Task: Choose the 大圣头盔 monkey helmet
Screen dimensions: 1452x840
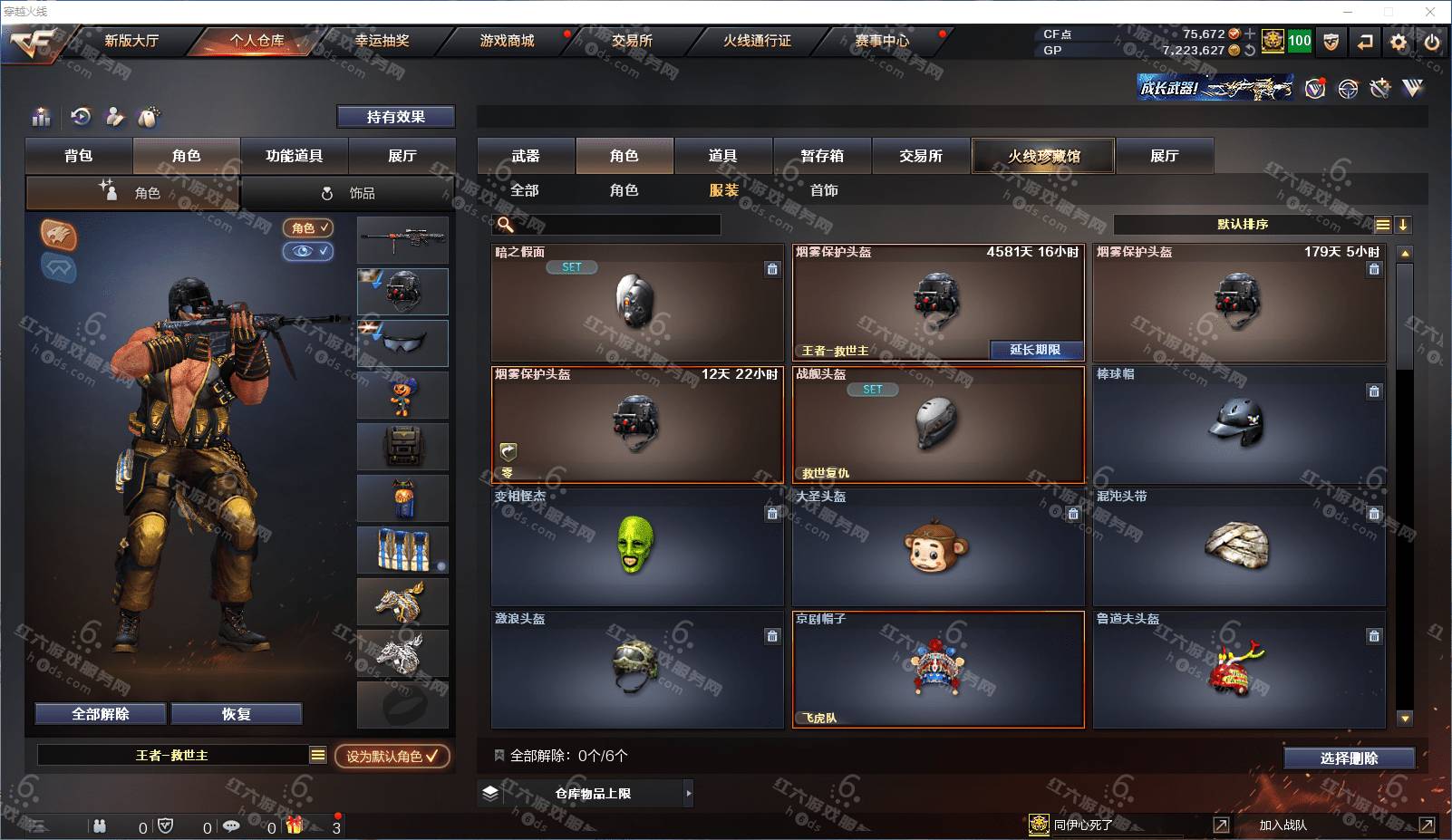Action: pyautogui.click(x=937, y=546)
